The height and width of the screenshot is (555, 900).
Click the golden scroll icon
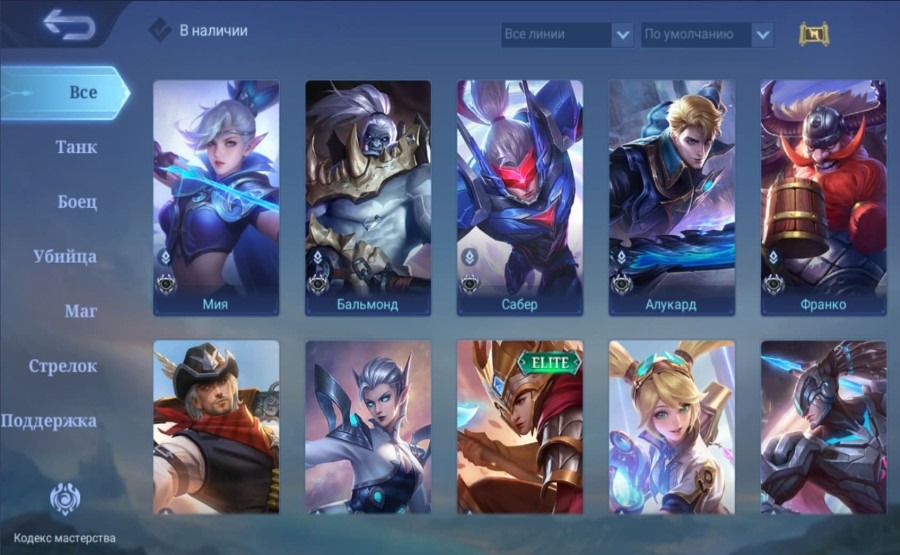click(814, 34)
